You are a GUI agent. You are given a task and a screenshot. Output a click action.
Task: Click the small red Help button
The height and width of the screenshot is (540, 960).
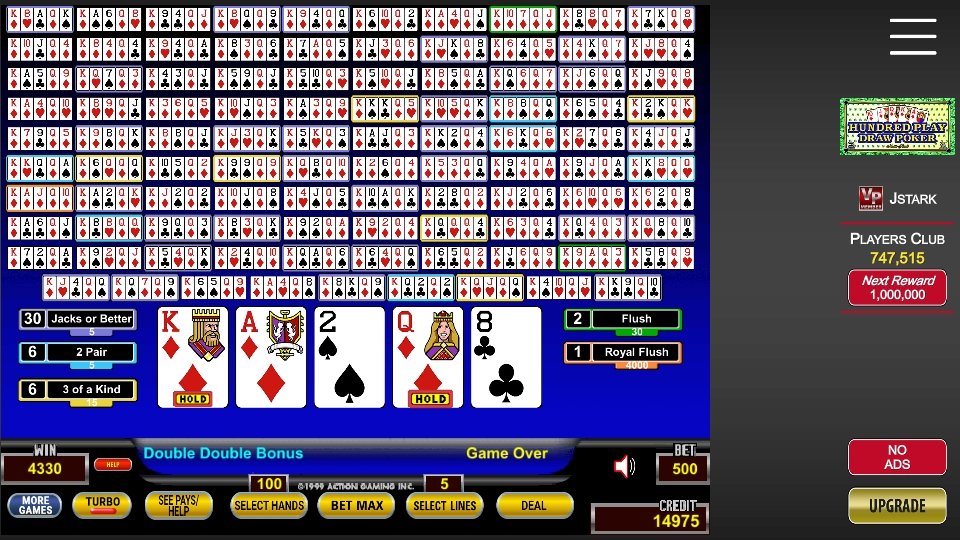(x=113, y=464)
